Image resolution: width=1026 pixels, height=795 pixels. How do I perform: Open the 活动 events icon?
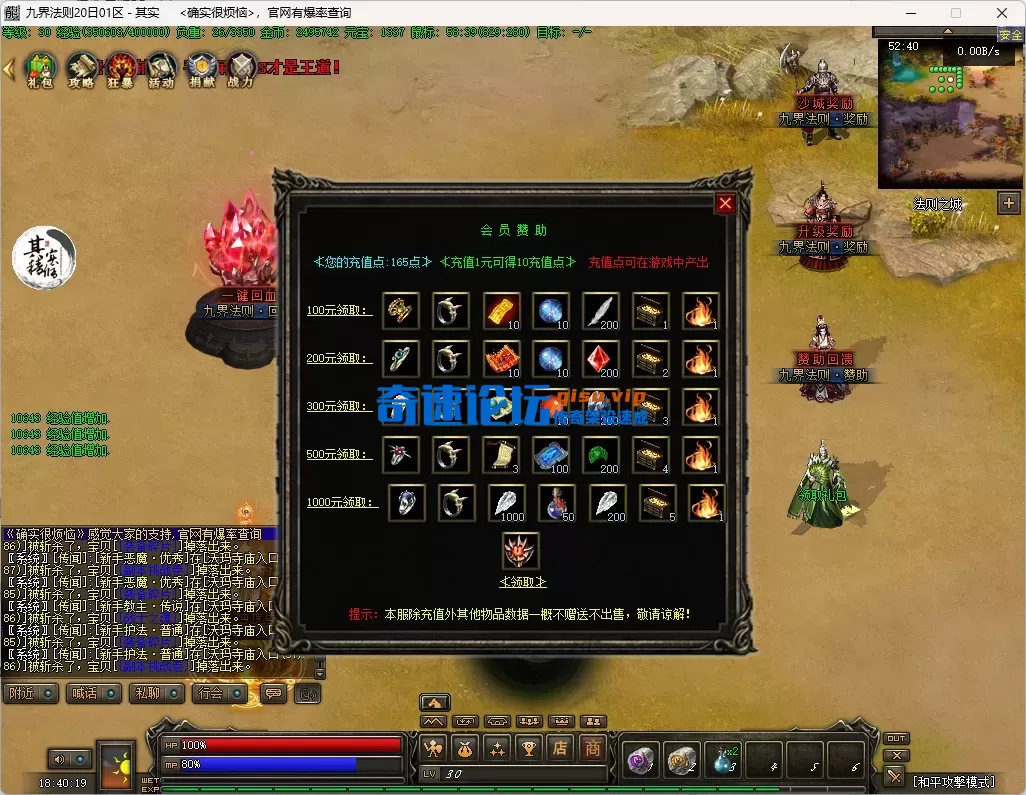pos(161,69)
